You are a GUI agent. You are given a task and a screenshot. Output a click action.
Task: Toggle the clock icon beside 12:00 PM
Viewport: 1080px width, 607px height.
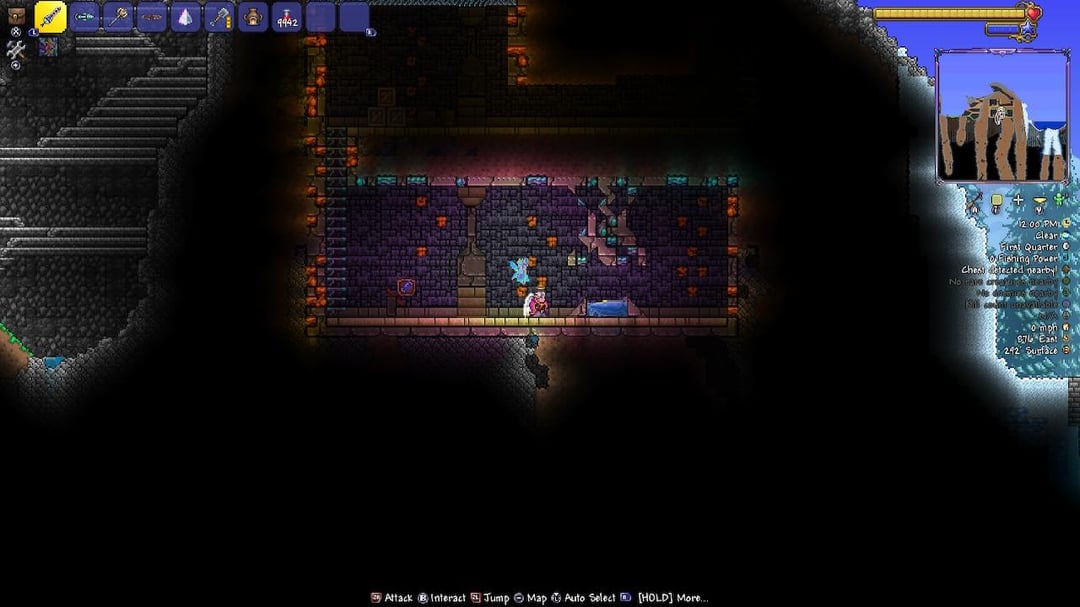pyautogui.click(x=1068, y=223)
